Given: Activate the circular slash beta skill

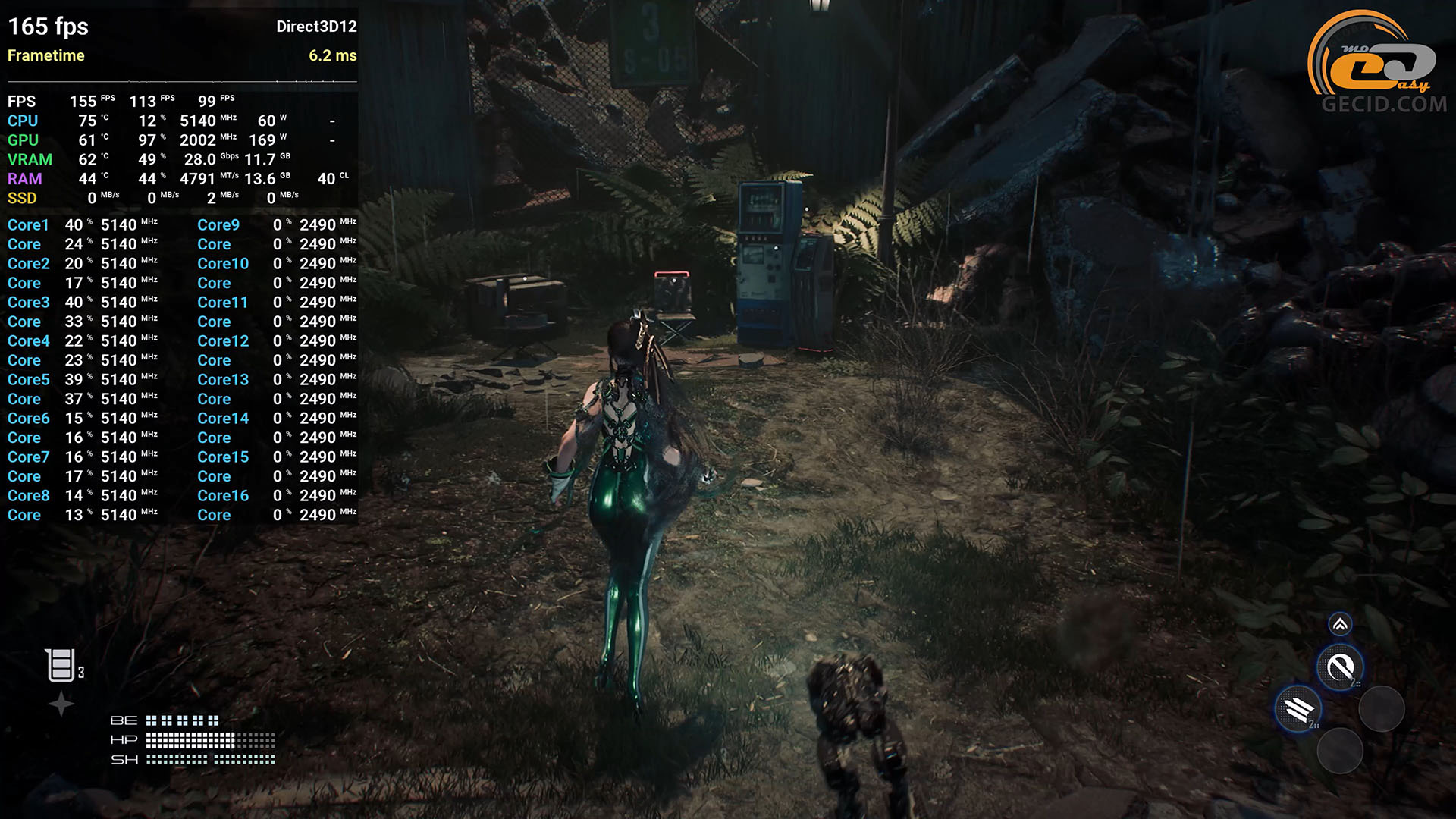Looking at the screenshot, I should tap(1340, 667).
